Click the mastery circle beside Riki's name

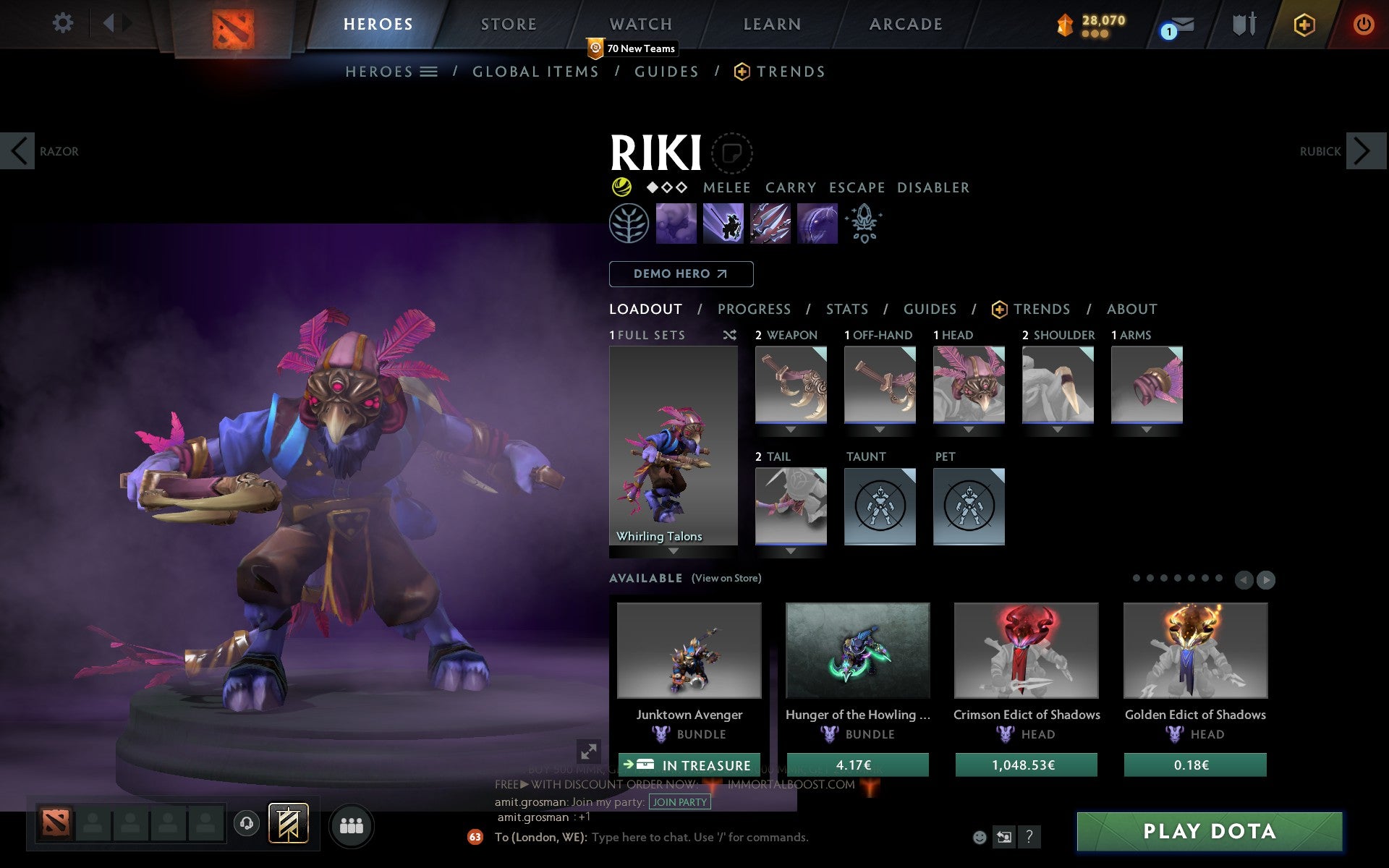(731, 153)
